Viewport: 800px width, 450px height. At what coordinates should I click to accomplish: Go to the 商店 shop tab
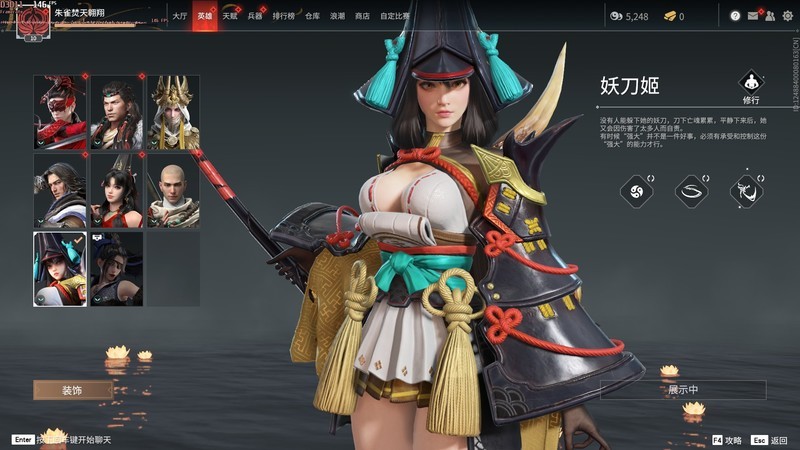[x=362, y=16]
